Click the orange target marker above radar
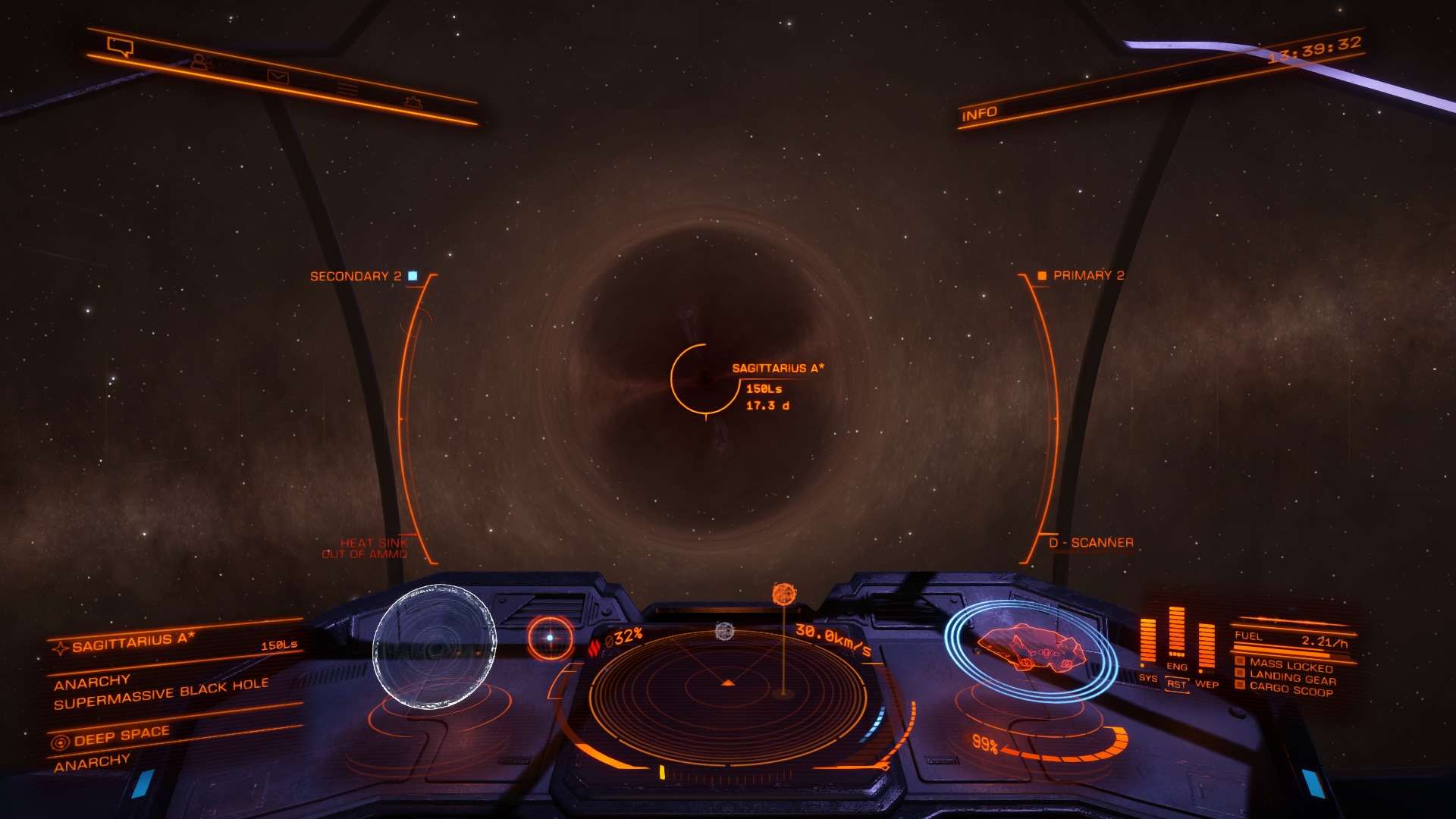The width and height of the screenshot is (1456, 819). (783, 594)
